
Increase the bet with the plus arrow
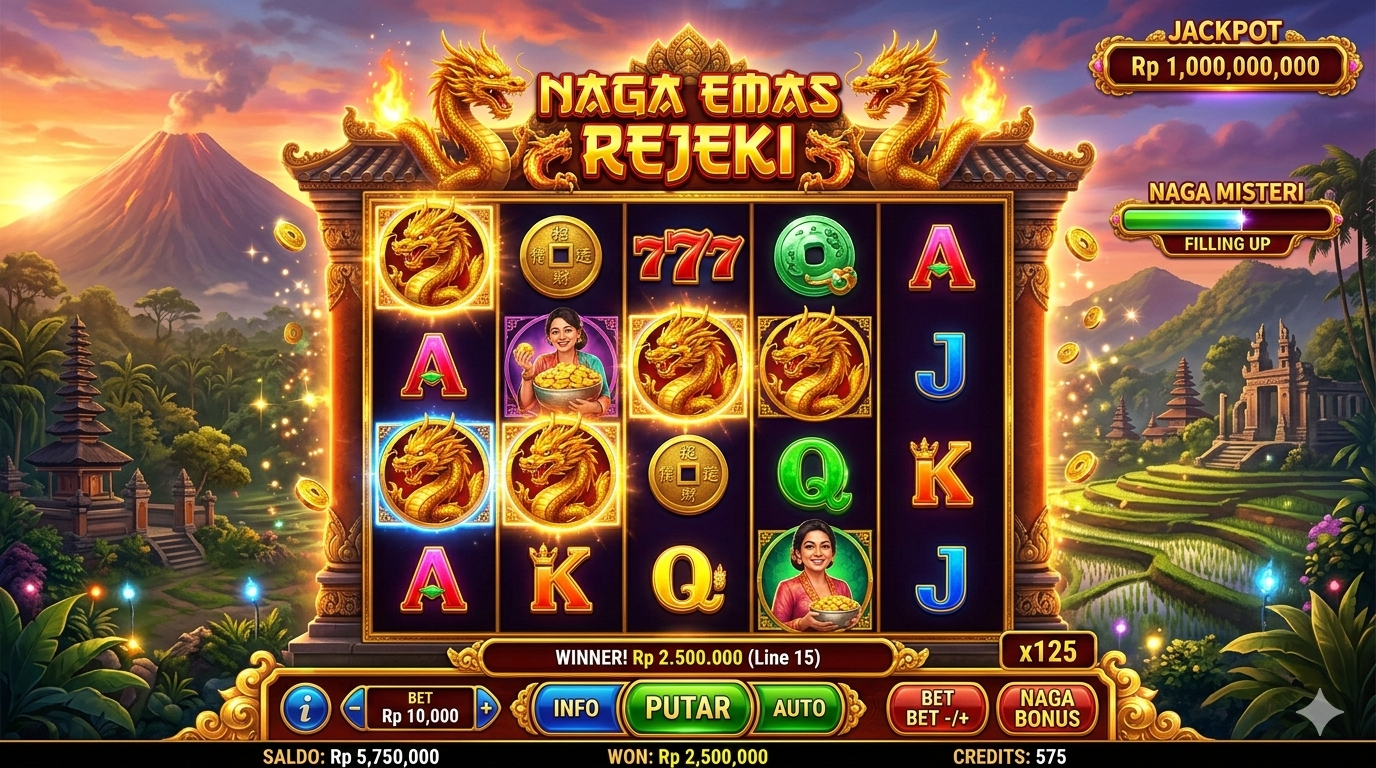(x=486, y=708)
